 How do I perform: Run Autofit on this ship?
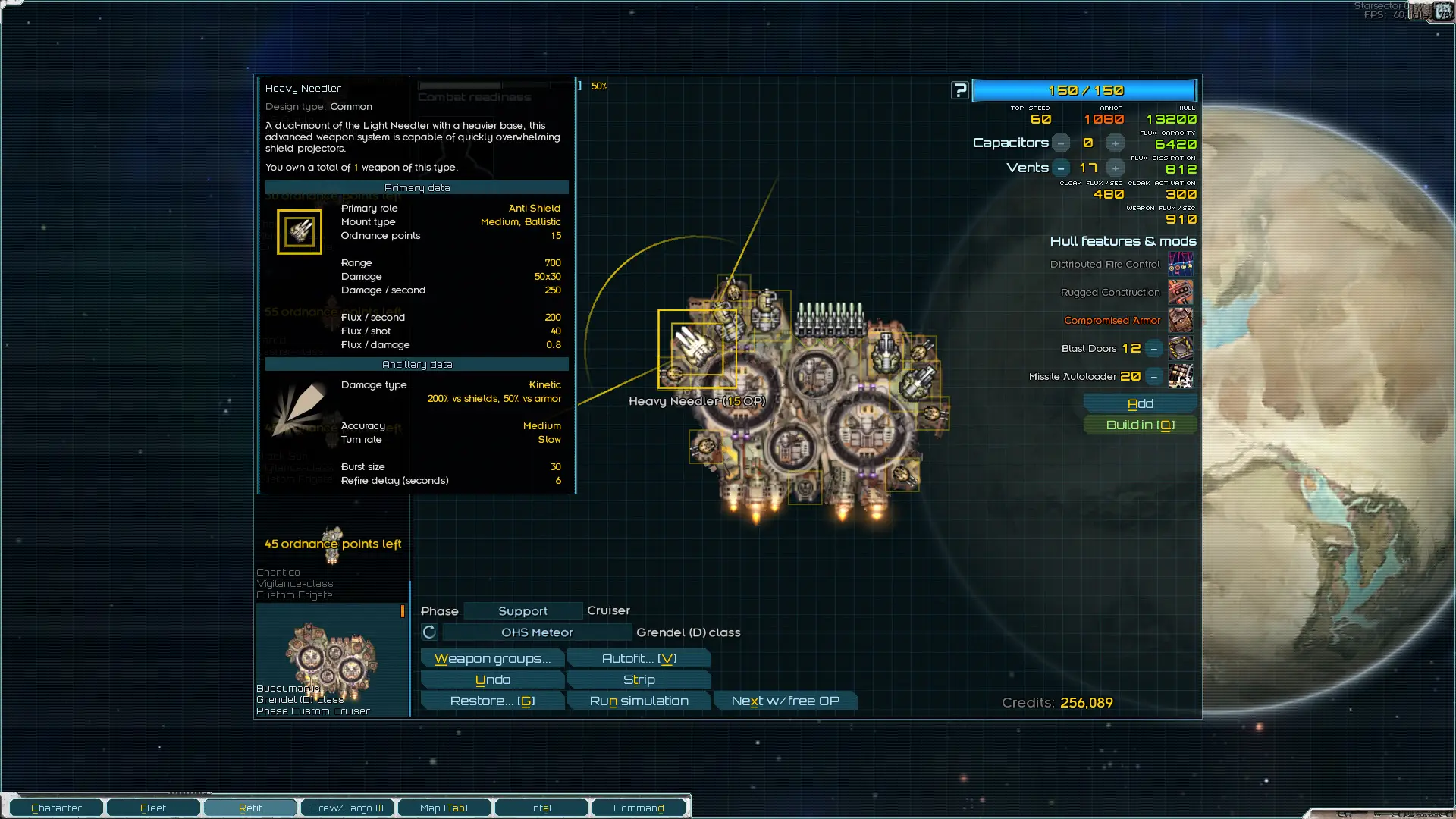coord(639,658)
